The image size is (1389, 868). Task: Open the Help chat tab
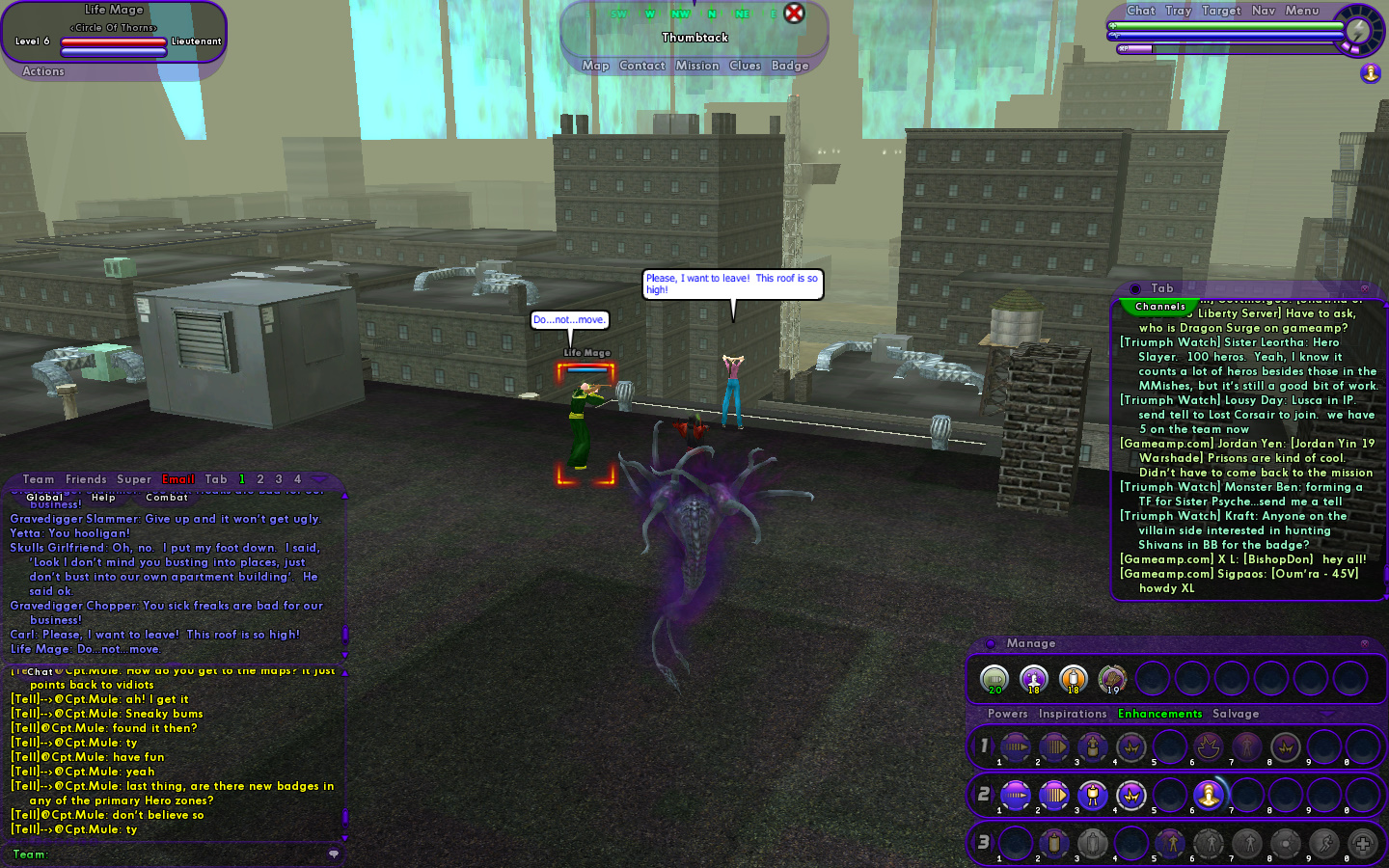(103, 498)
